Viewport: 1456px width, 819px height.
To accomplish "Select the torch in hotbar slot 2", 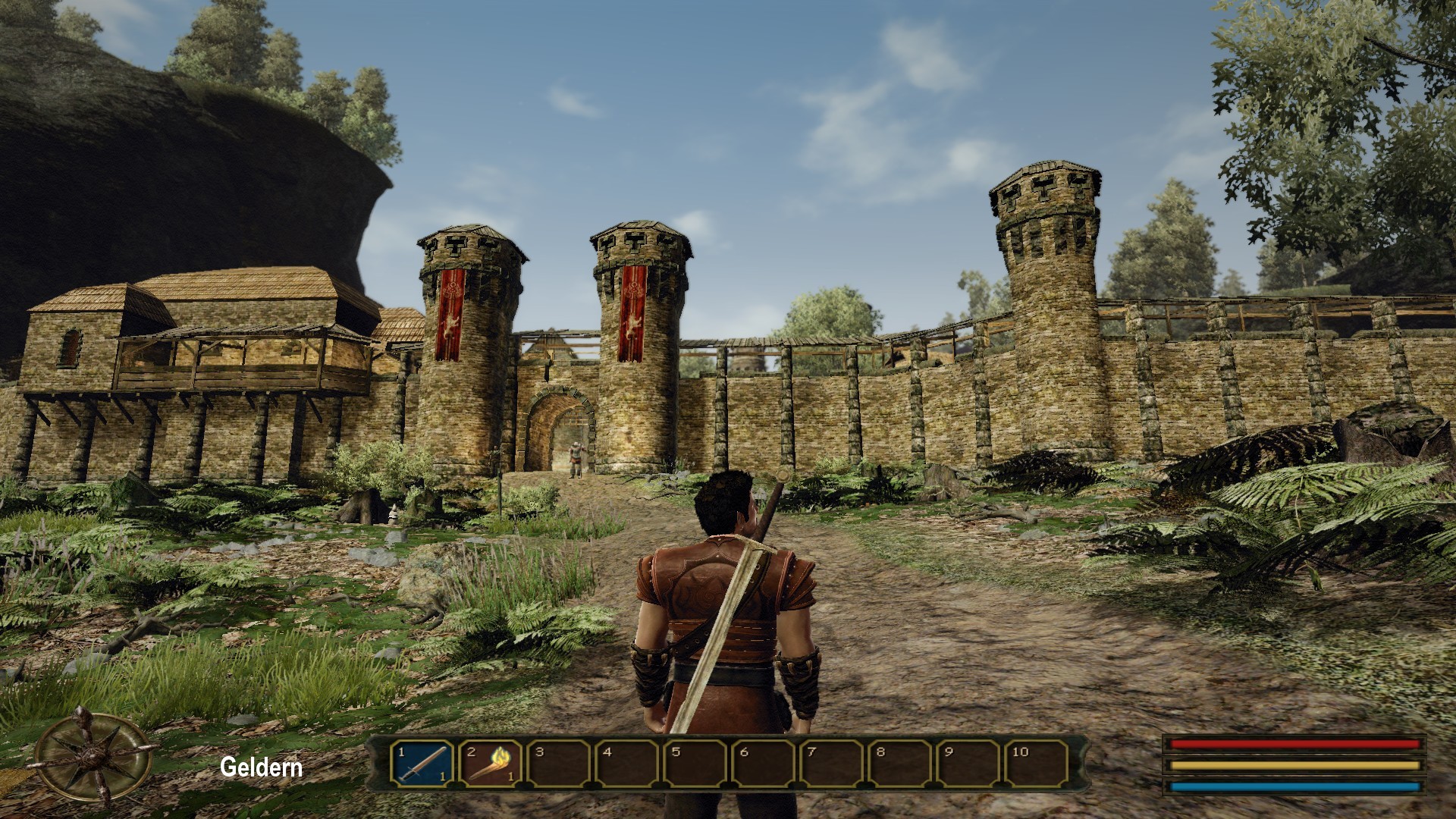I will 490,763.
